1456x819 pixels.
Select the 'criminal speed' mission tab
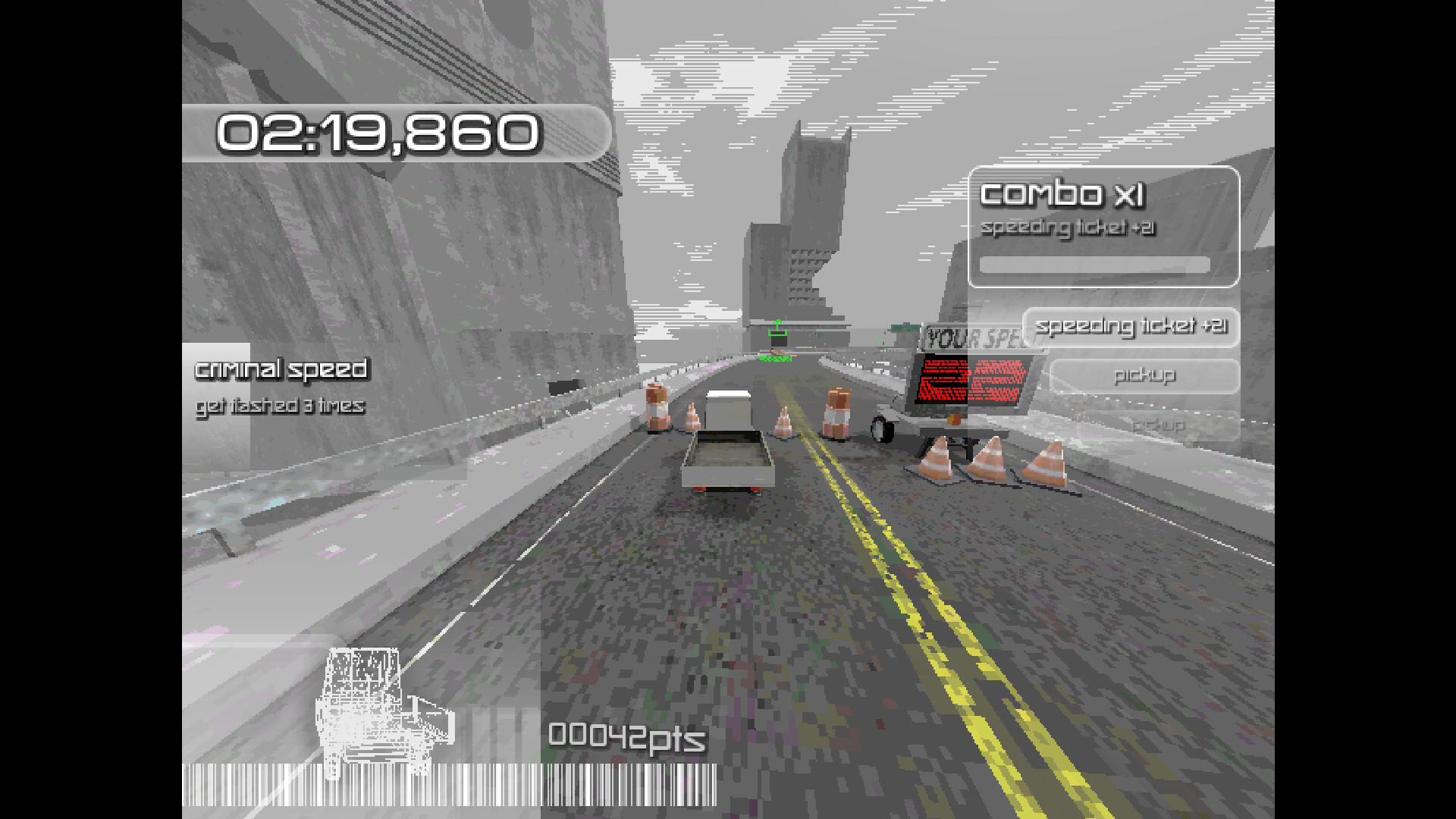281,370
